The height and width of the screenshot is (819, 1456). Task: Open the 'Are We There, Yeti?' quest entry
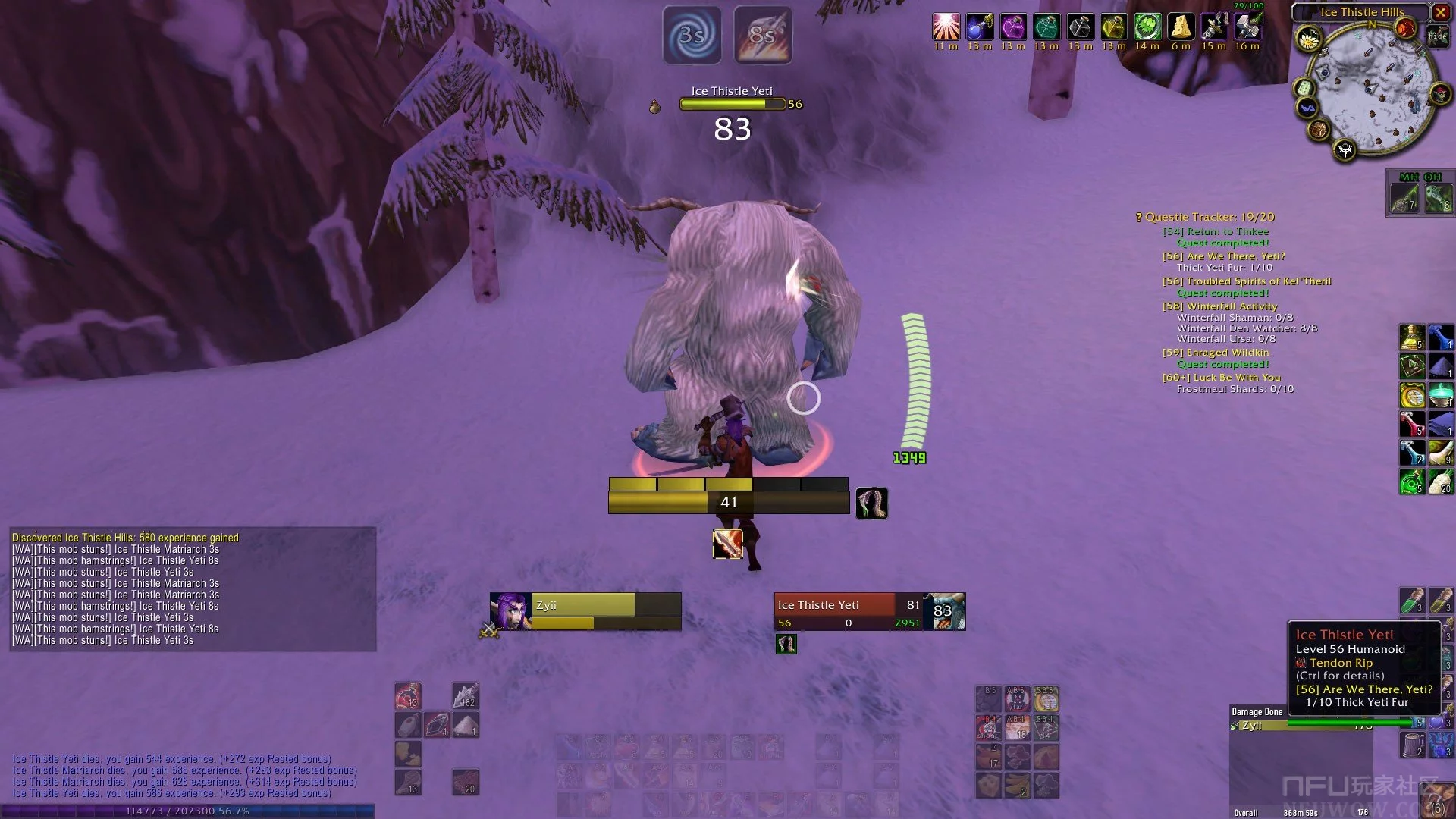point(1223,256)
